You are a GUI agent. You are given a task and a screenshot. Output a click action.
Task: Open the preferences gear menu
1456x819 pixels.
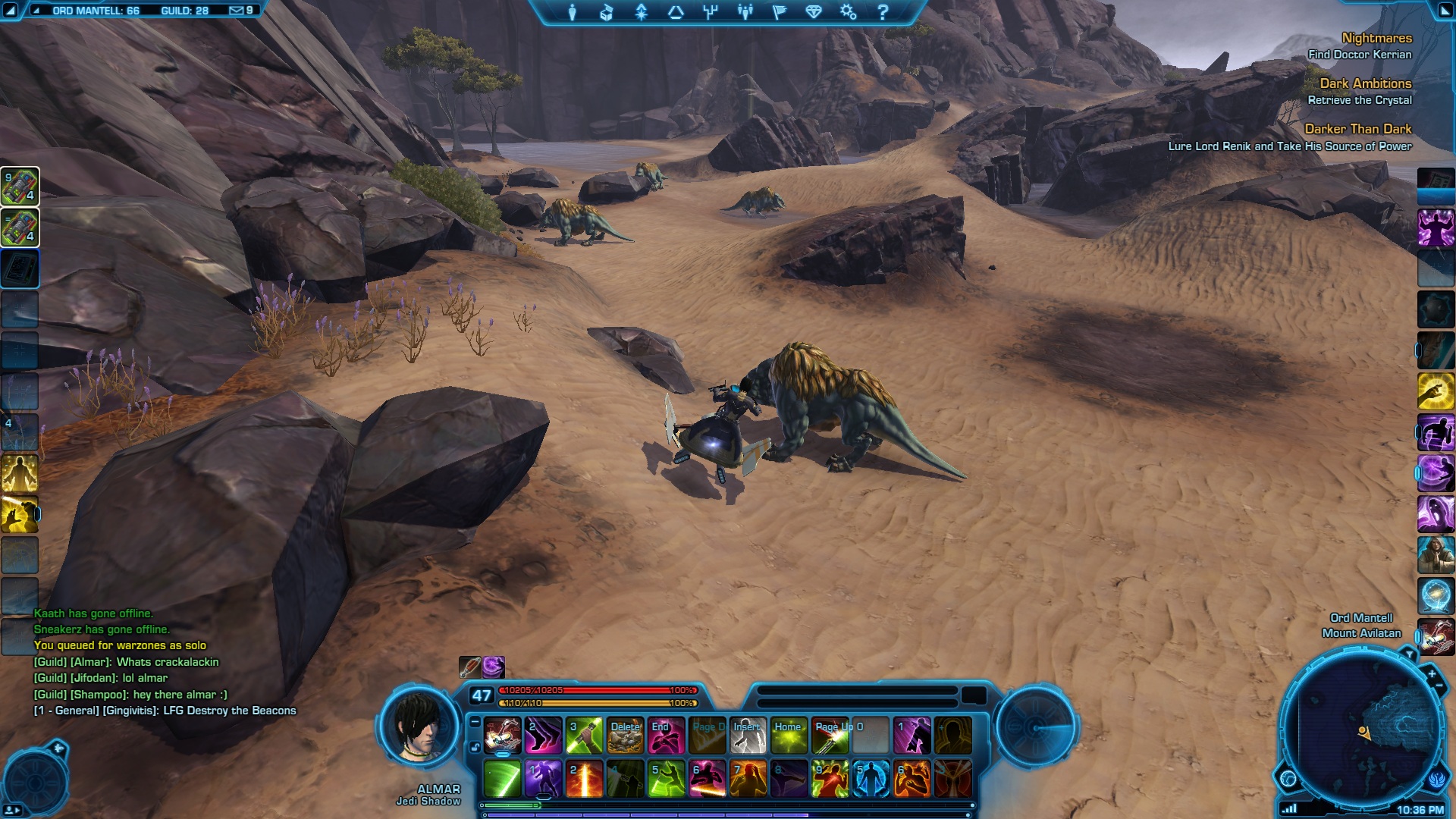(848, 12)
